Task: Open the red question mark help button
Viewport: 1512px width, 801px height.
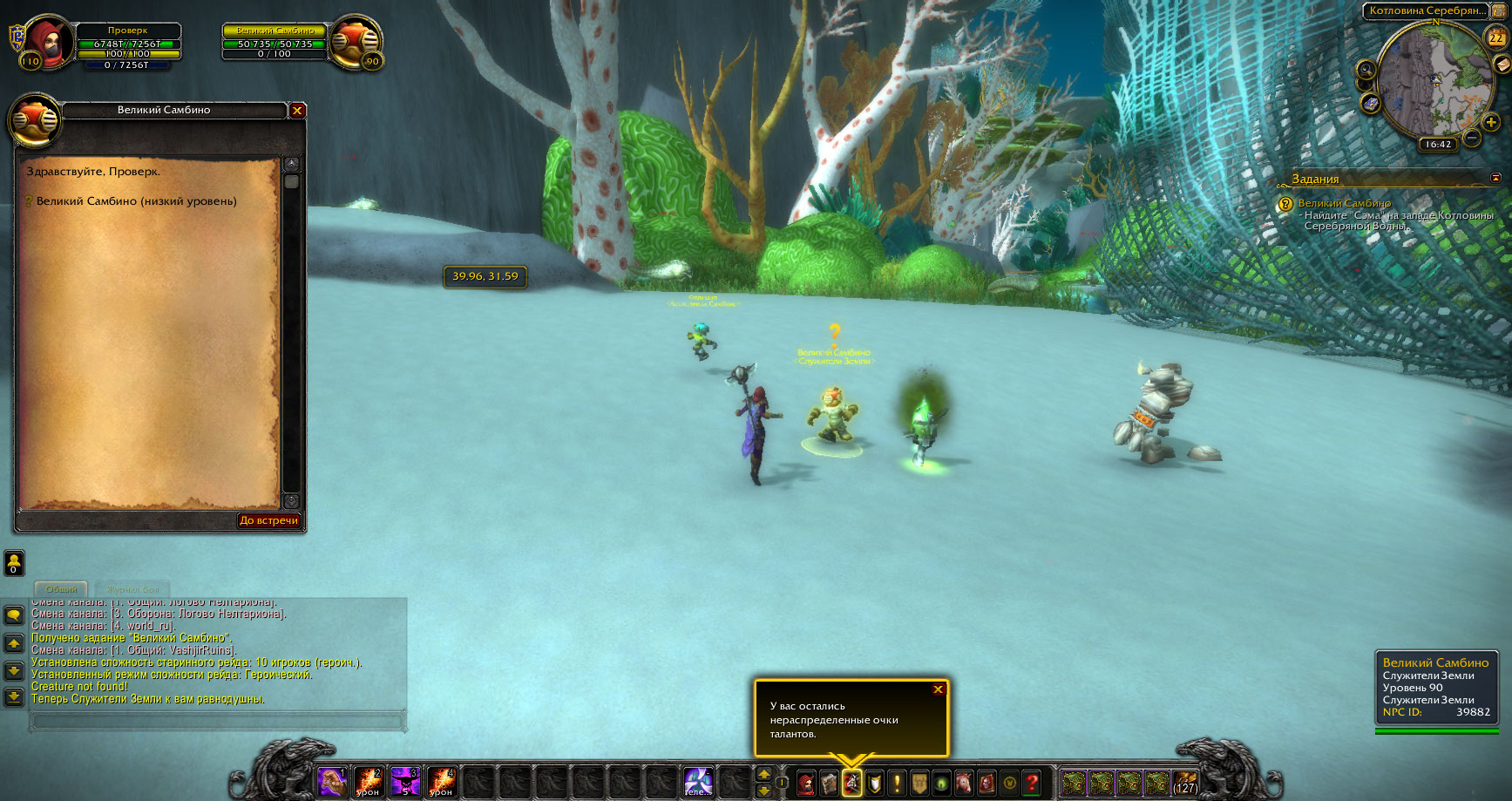Action: [1032, 783]
